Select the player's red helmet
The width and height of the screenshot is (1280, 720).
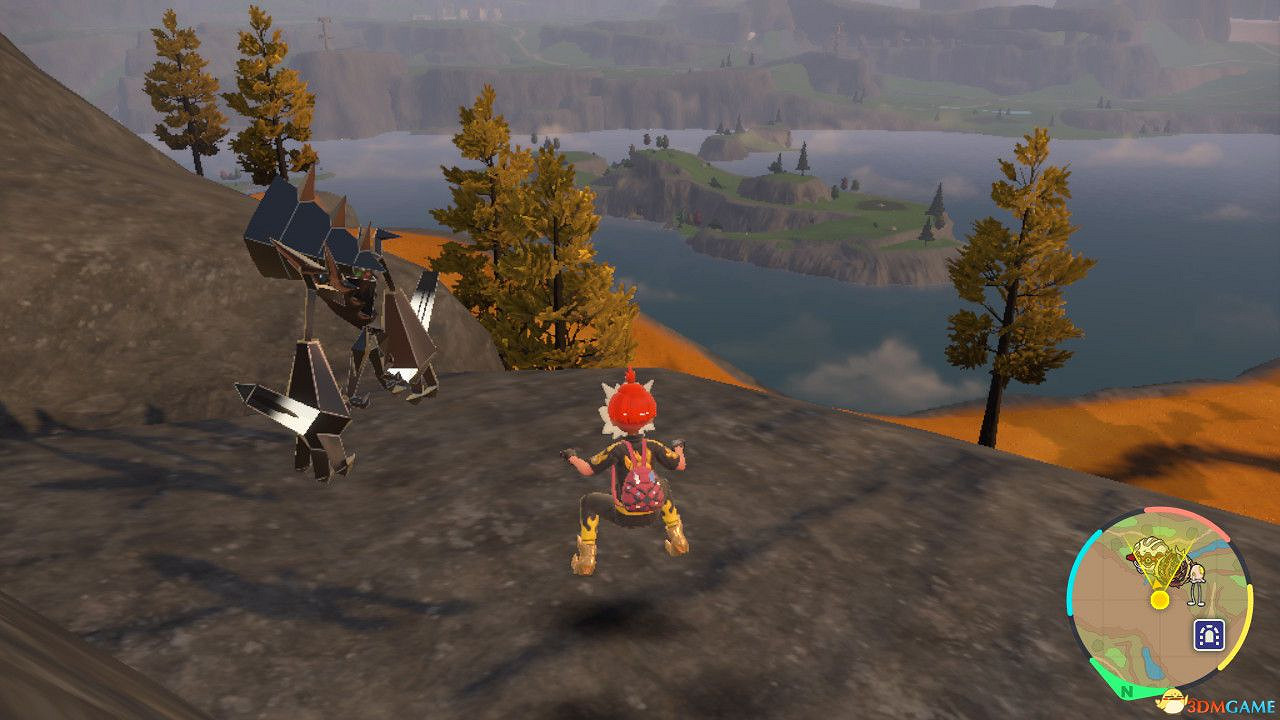coord(630,405)
